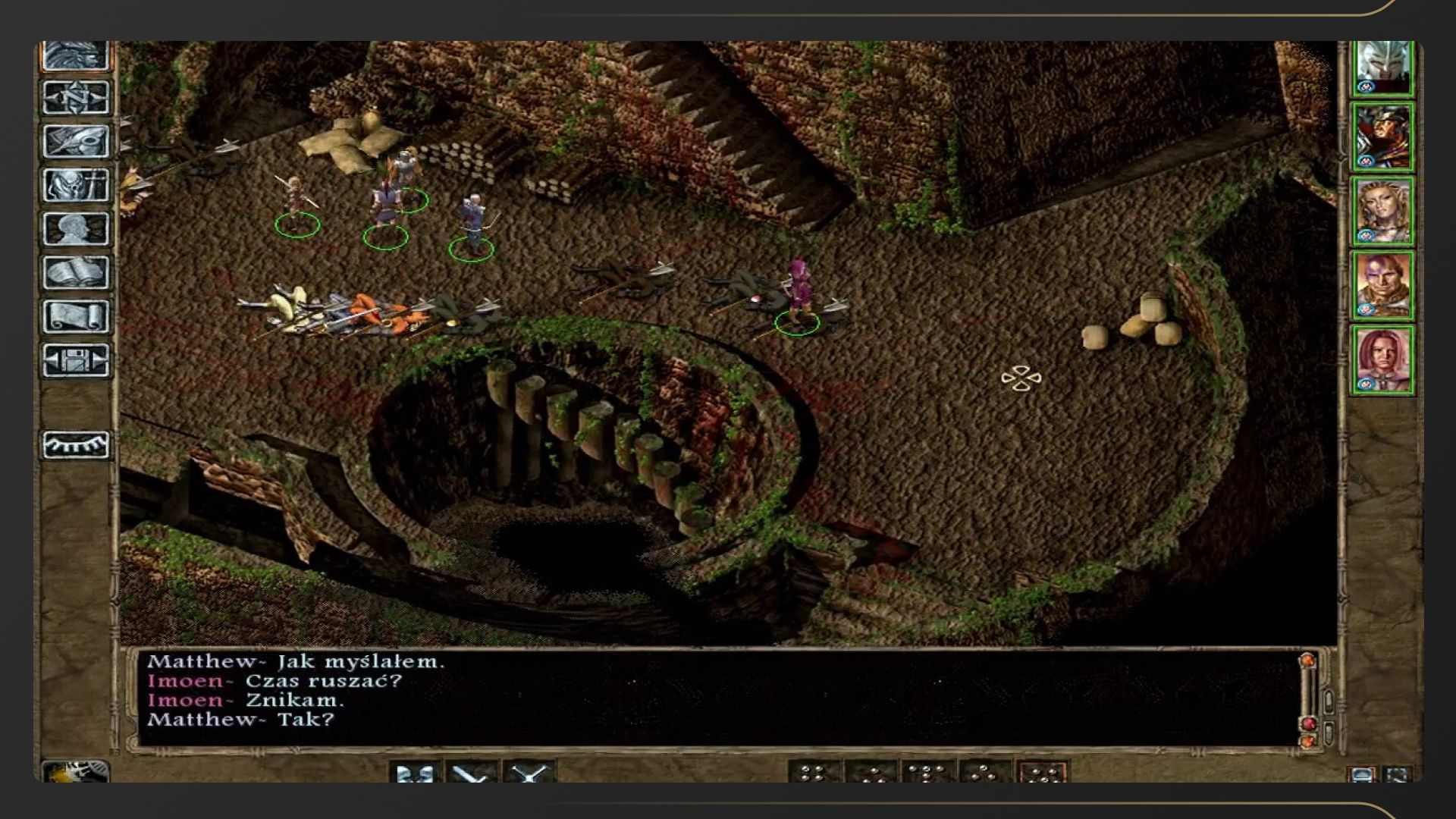This screenshot has width=1456, height=819.
Task: Open the mage spellbook (open book icon)
Action: click(76, 272)
